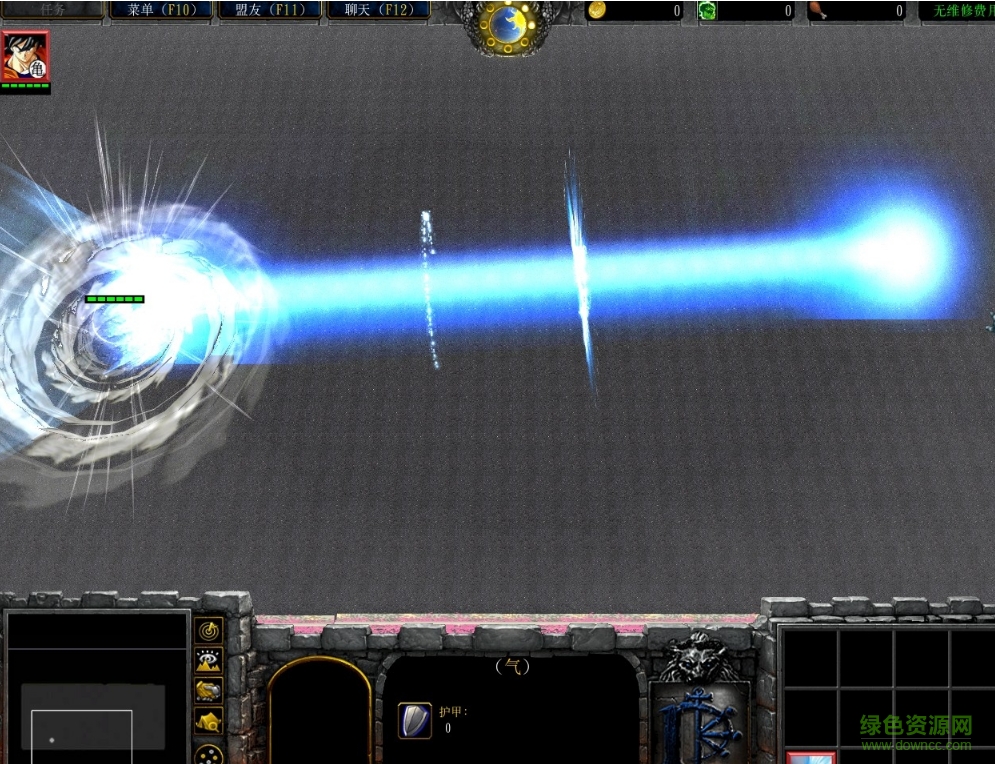The width and height of the screenshot is (995, 764).
Task: Click the gold coin resource icon
Action: pos(597,10)
